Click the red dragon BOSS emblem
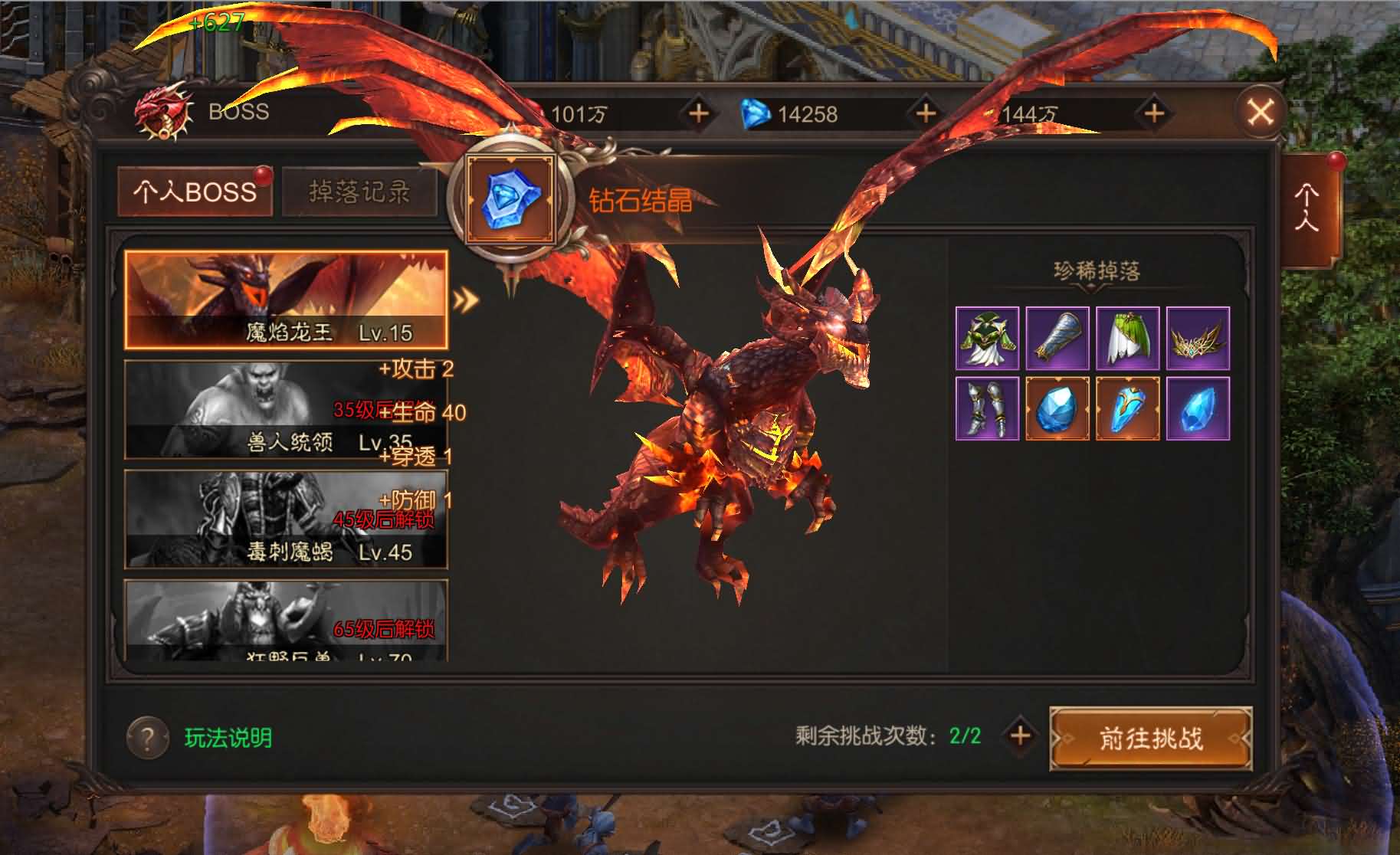 tap(162, 112)
